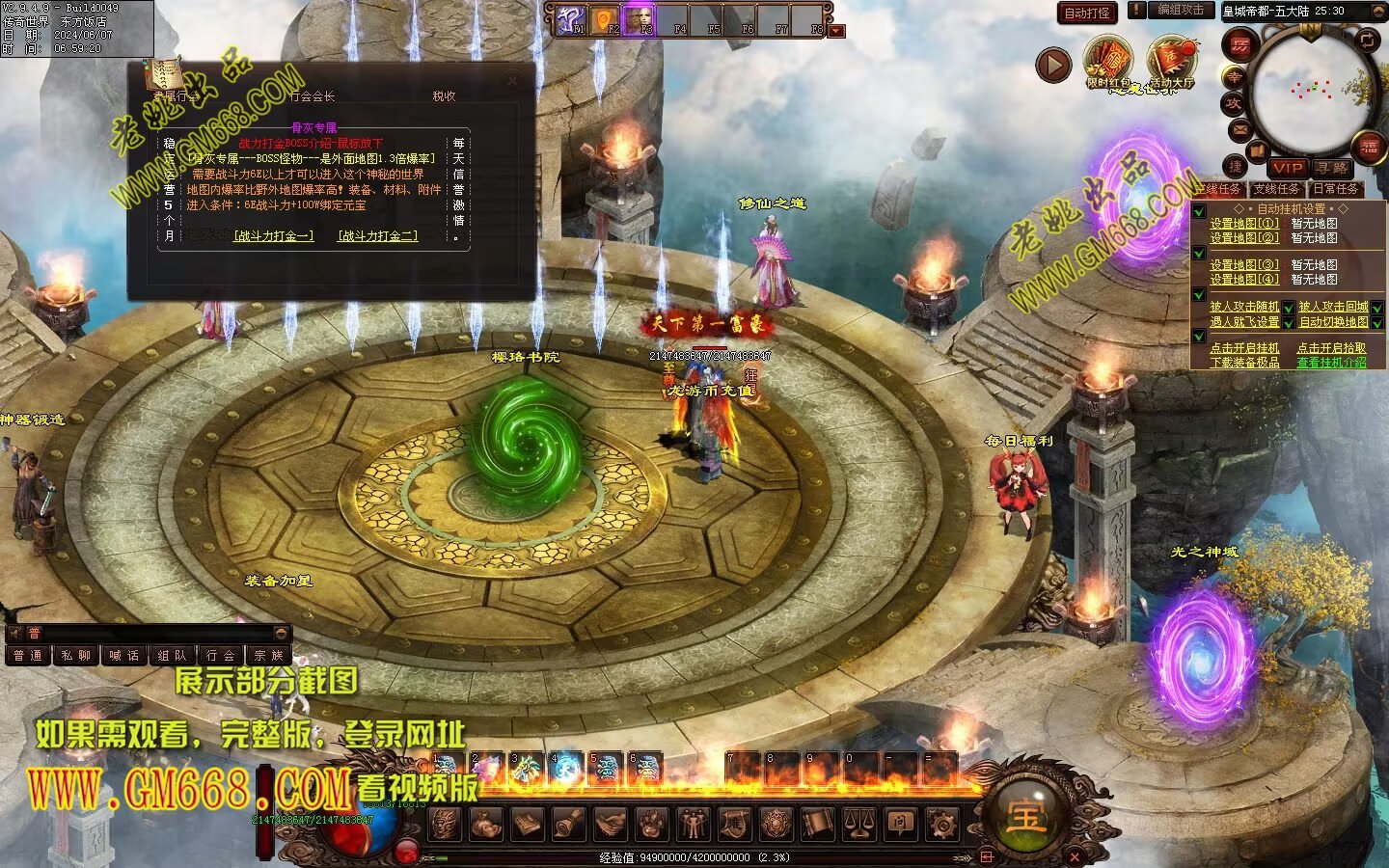The image size is (1389, 868).
Task: Set auto-hunt map via 设置地图[①]
Action: coord(1244,224)
